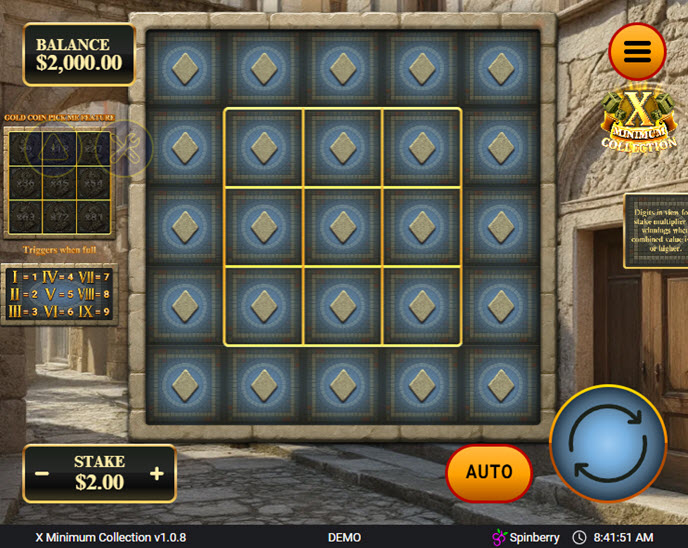Spin the reels with the blue button
This screenshot has width=688, height=548.
pos(608,443)
